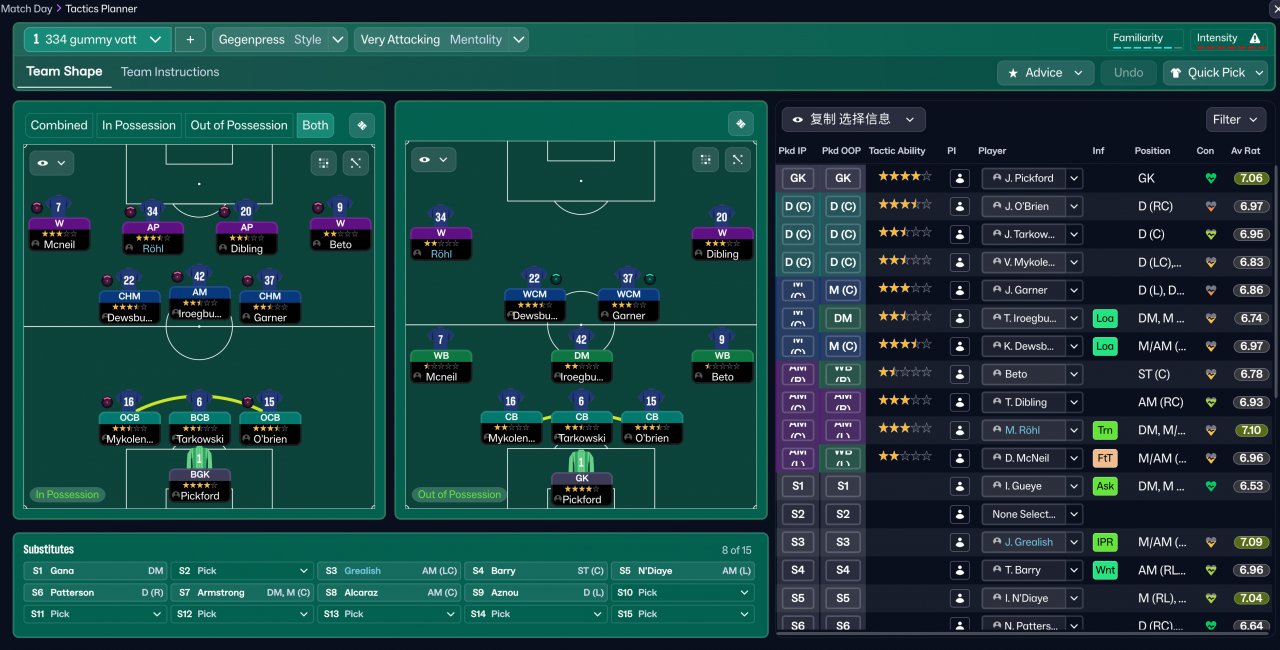This screenshot has height=650, width=1280.
Task: Add a new tactic with the plus button
Action: 190,40
